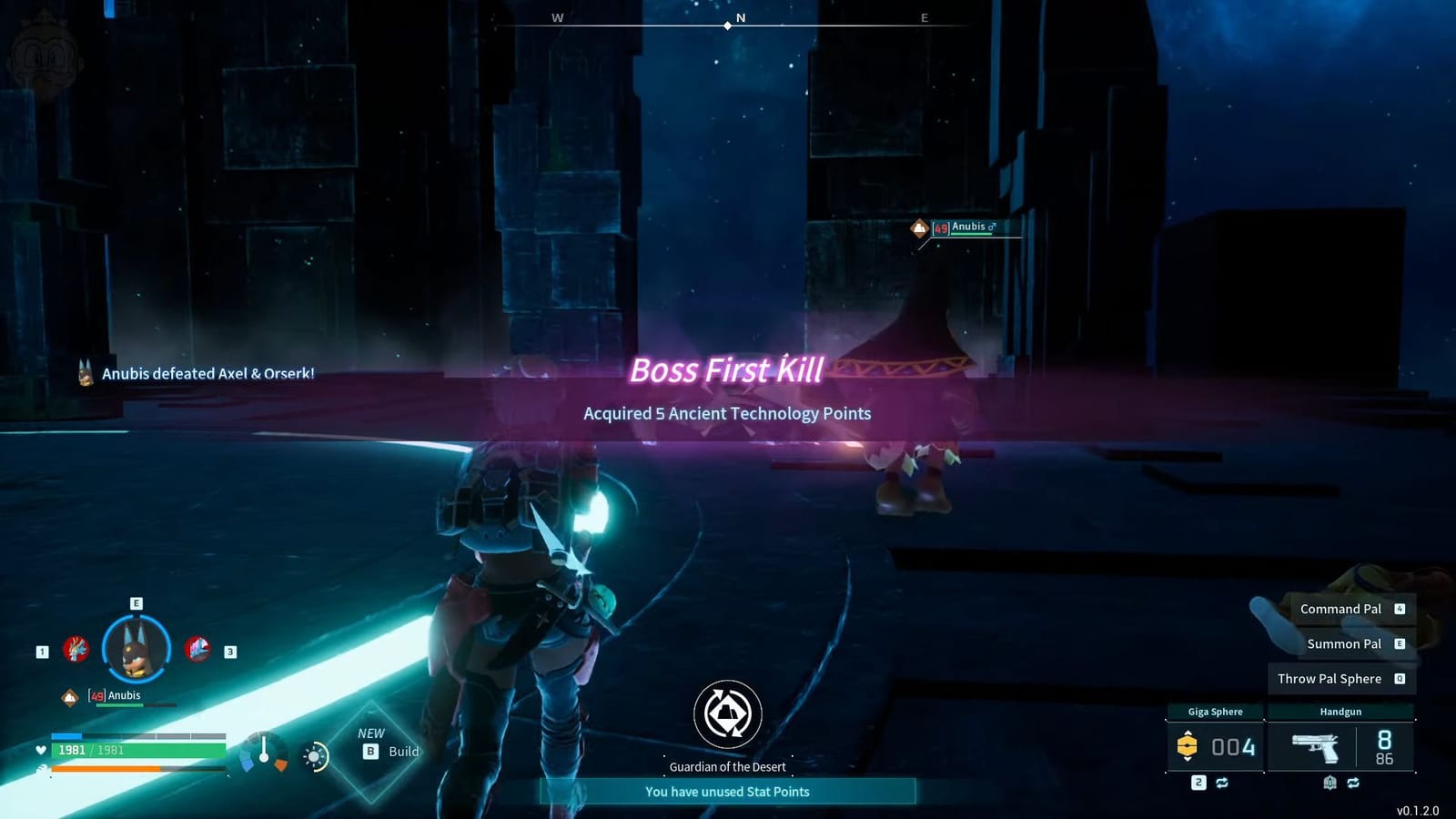Toggle the weapon cycle icon under Handgun
Screen dimensions: 1456x819
tap(1353, 783)
